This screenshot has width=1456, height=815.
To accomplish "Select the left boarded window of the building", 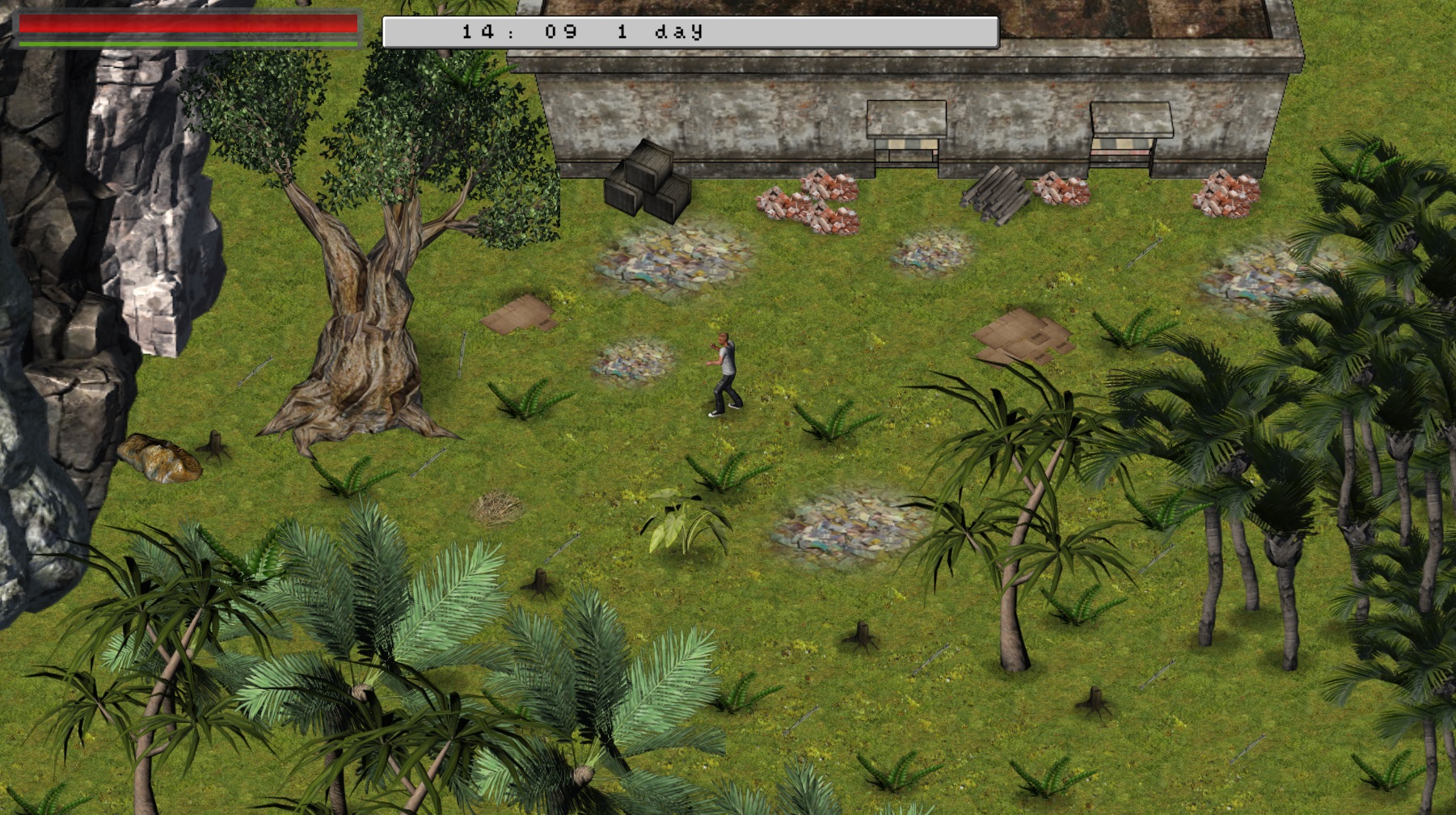I will [905, 133].
